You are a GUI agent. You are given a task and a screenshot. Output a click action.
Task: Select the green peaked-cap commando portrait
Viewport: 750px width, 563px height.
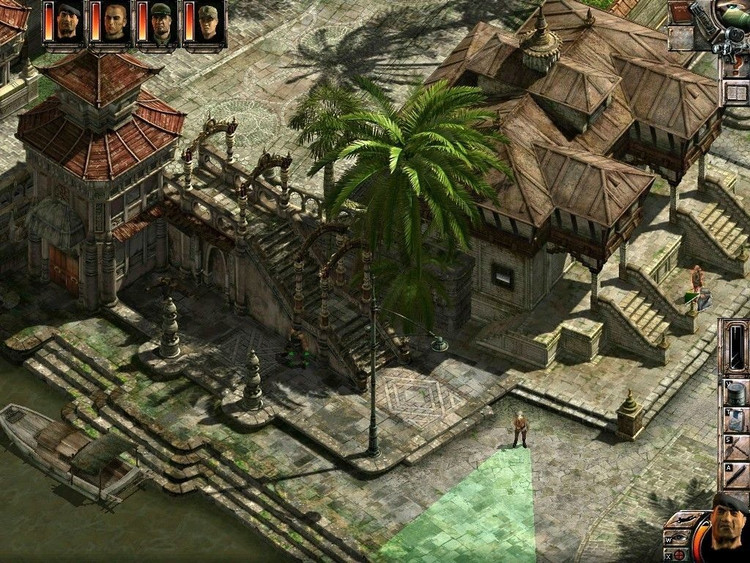click(x=161, y=22)
